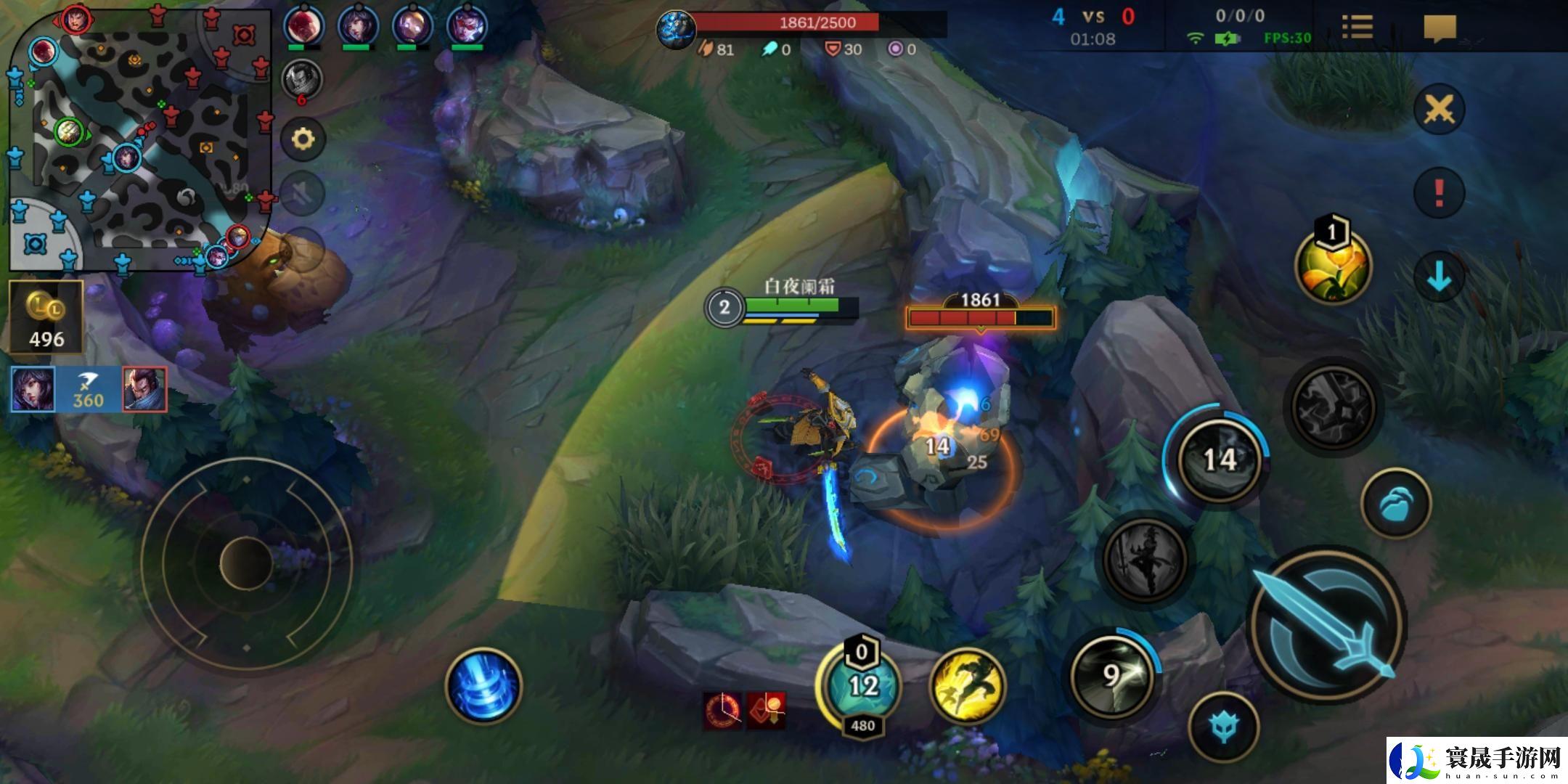This screenshot has width=1568, height=784.
Task: Open the shop via gold counter 496
Action: point(46,317)
